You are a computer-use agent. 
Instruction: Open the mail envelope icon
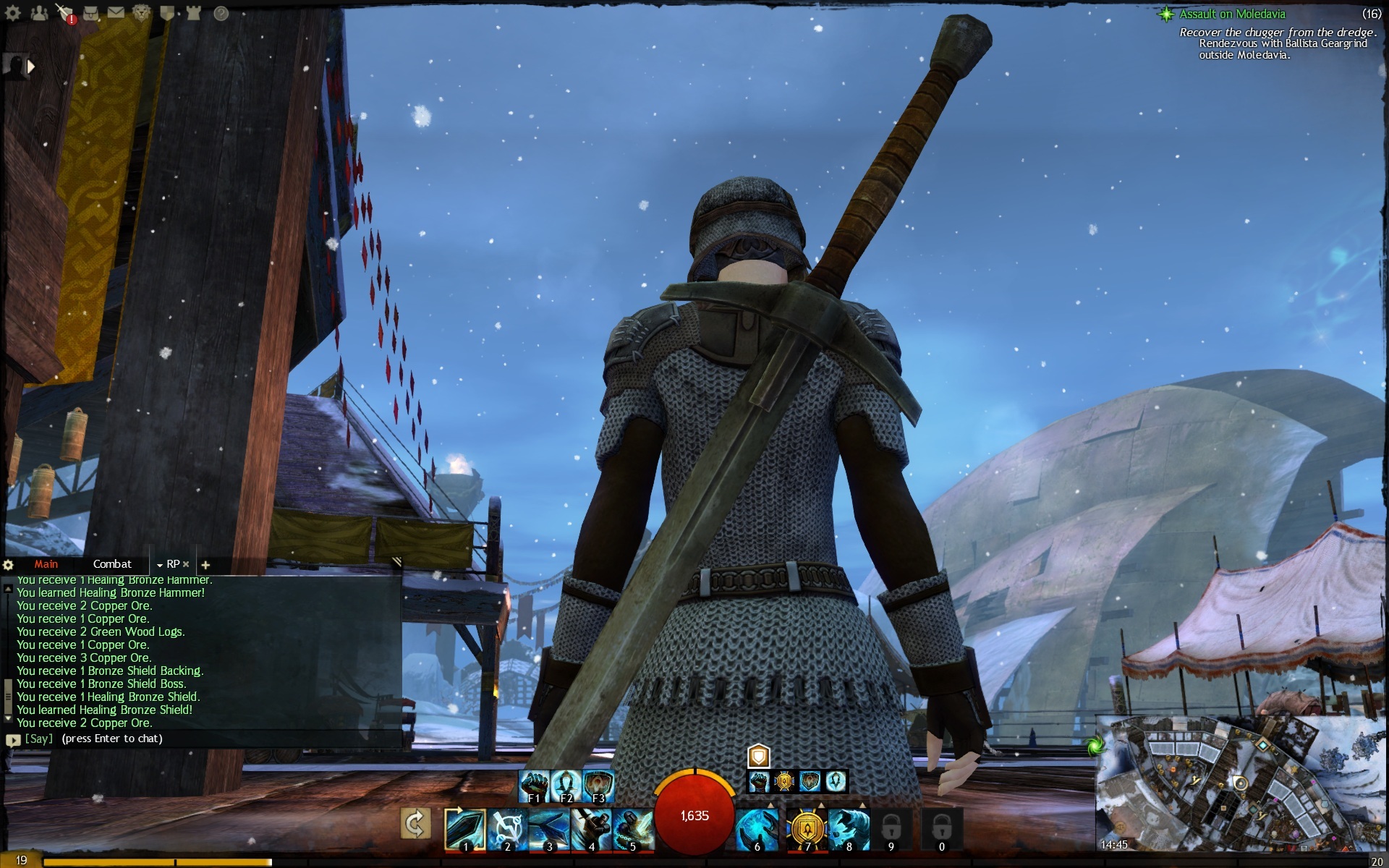point(116,12)
